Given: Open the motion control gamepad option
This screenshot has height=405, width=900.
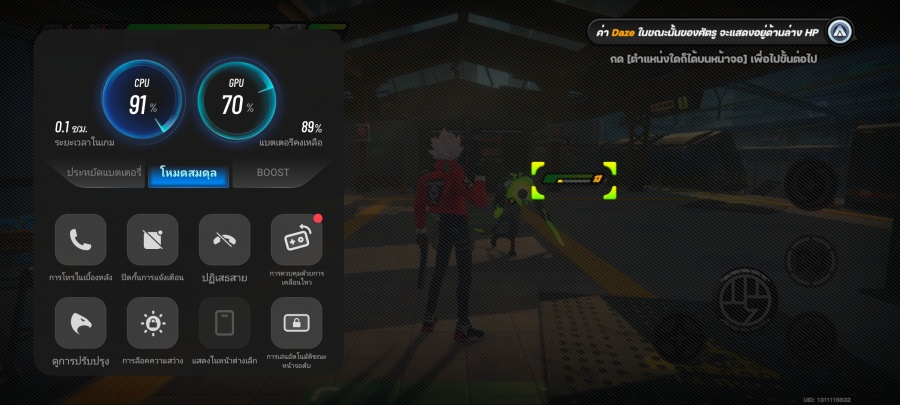Looking at the screenshot, I should click(296, 240).
